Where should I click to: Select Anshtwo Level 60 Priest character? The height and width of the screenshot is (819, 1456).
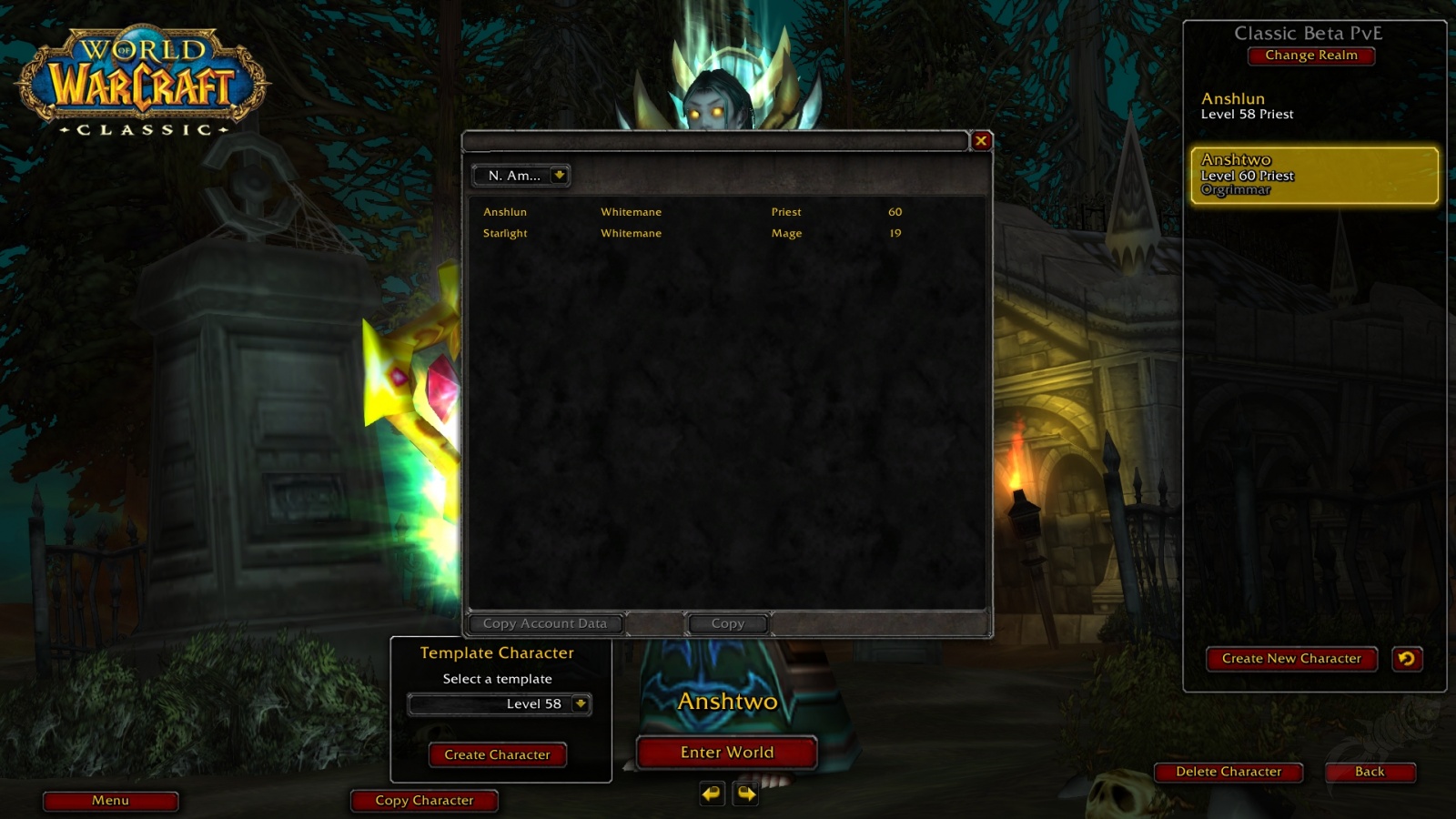coord(1313,175)
